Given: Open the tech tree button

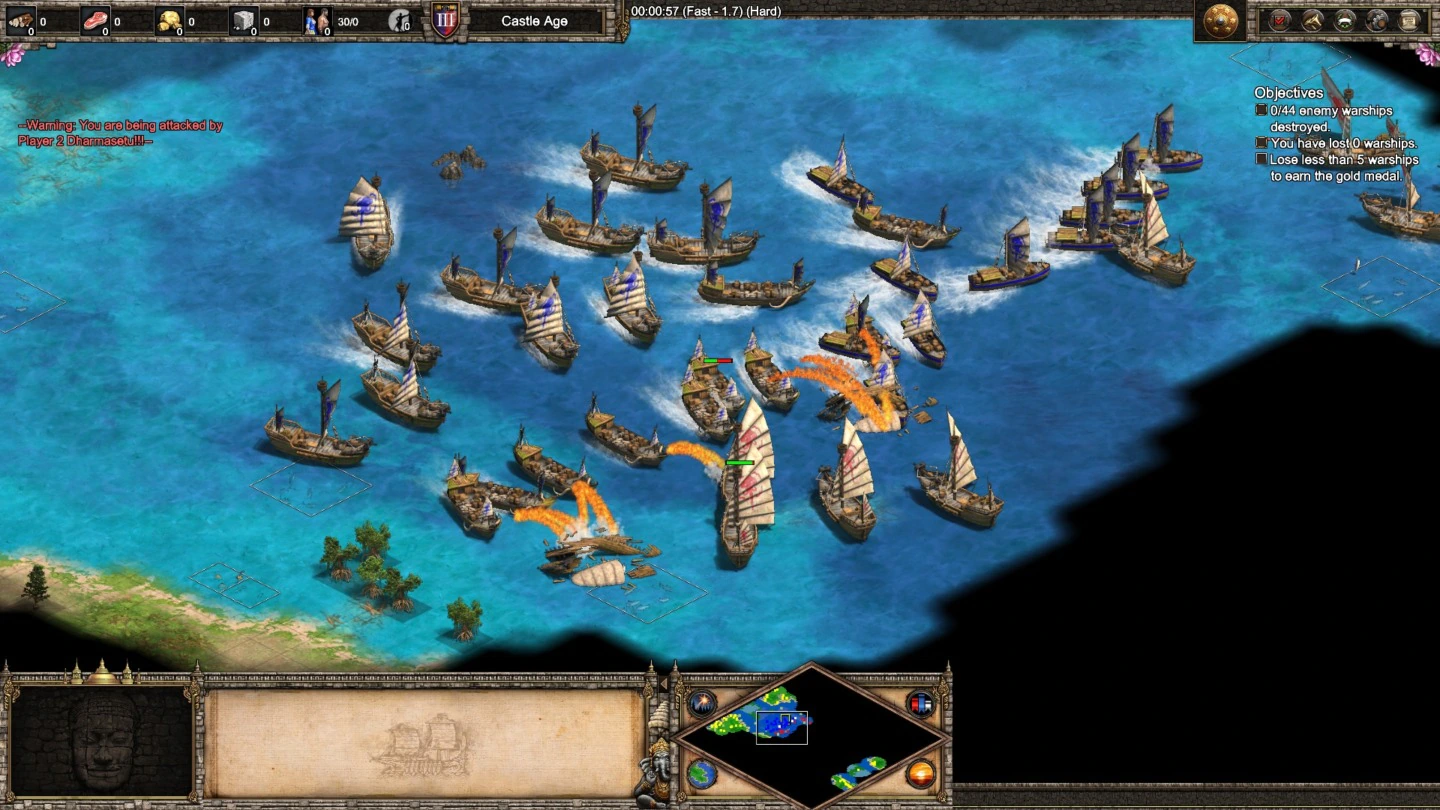Looking at the screenshot, I should [x=1345, y=20].
